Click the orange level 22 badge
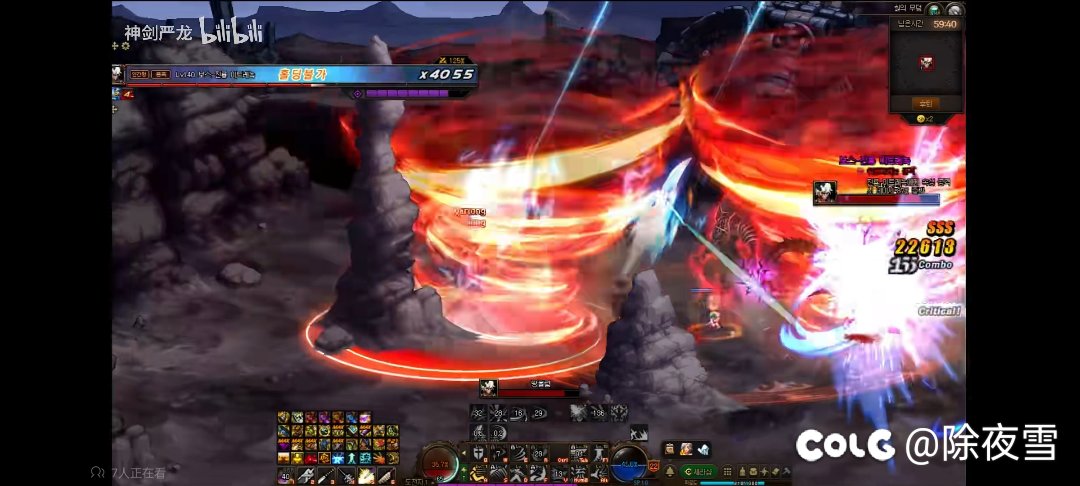 [x=654, y=467]
